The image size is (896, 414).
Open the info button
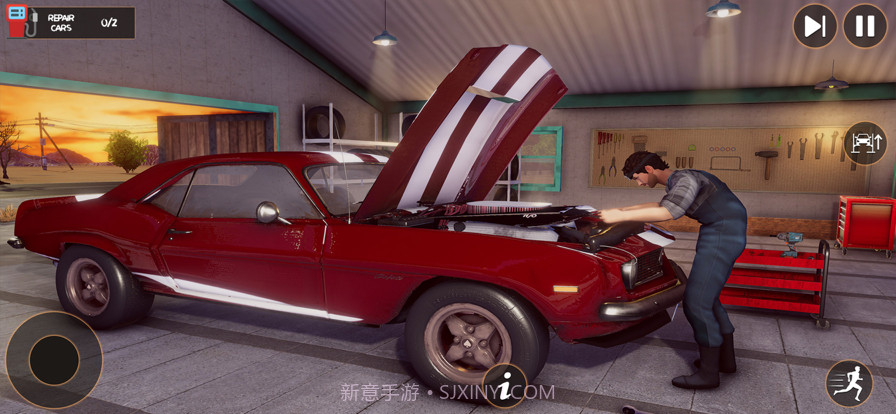click(506, 385)
